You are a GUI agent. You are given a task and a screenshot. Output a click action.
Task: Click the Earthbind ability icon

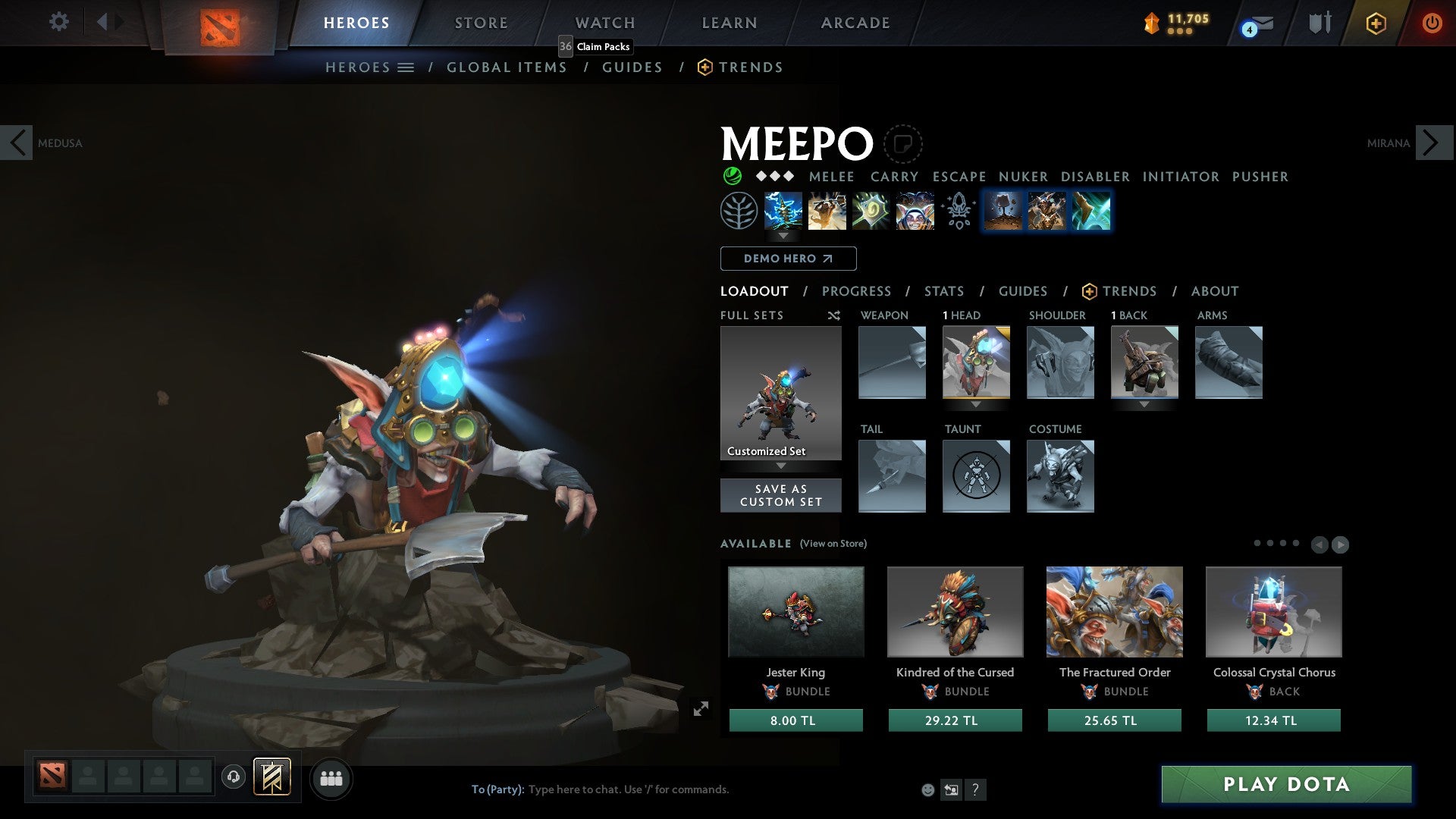click(x=783, y=211)
